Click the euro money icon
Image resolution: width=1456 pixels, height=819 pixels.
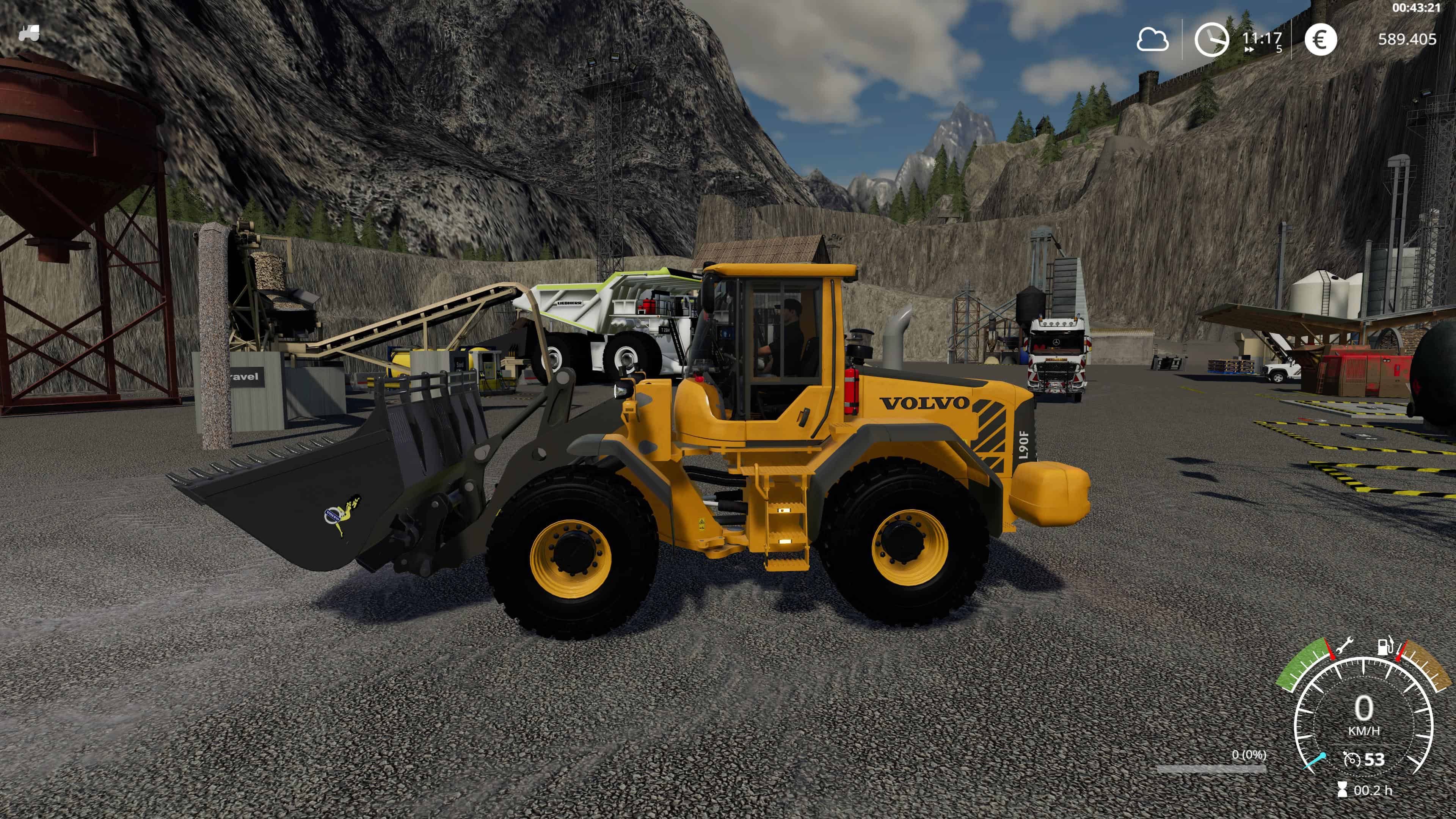(1320, 39)
